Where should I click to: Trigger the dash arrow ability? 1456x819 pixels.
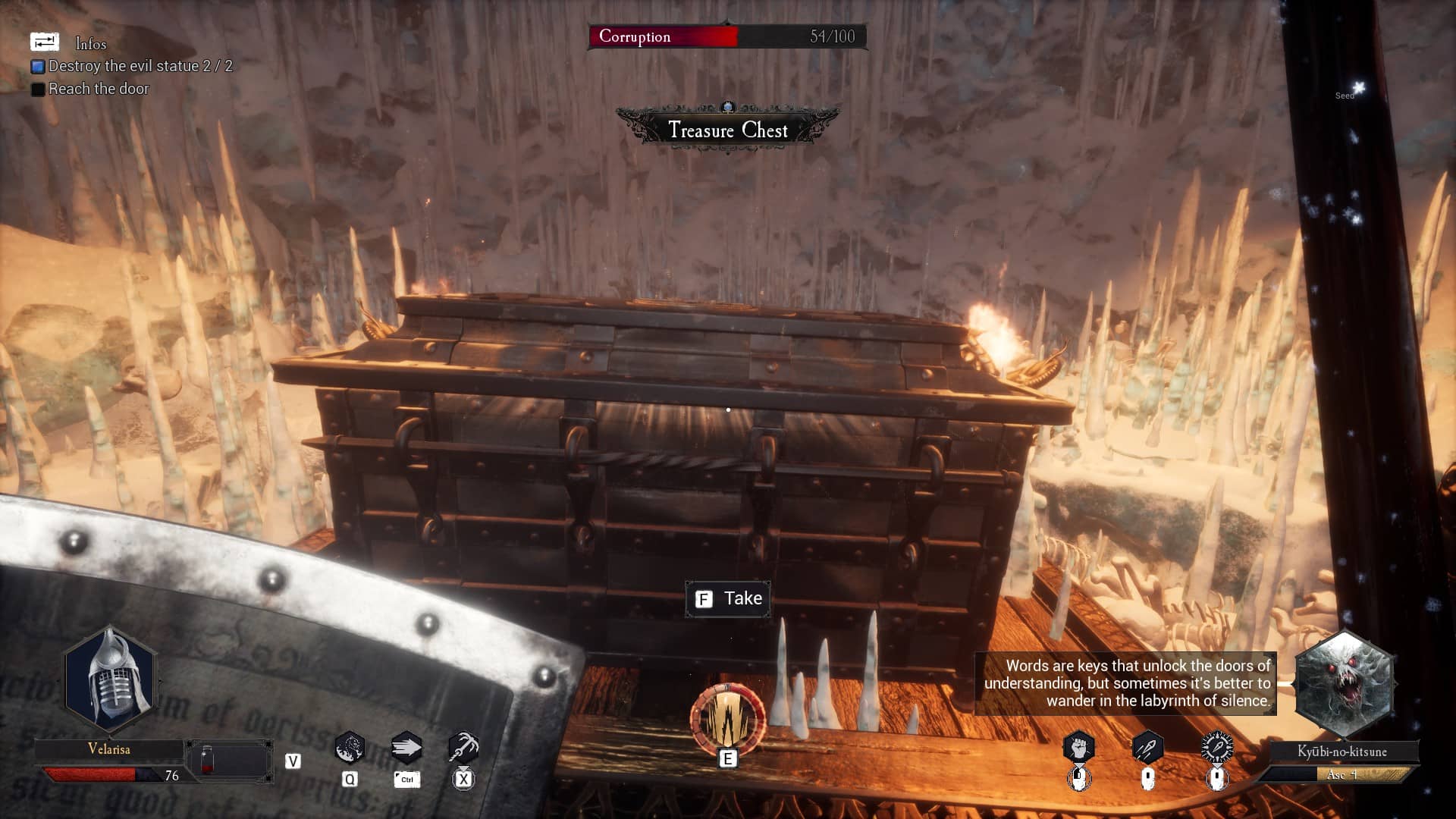point(406,748)
